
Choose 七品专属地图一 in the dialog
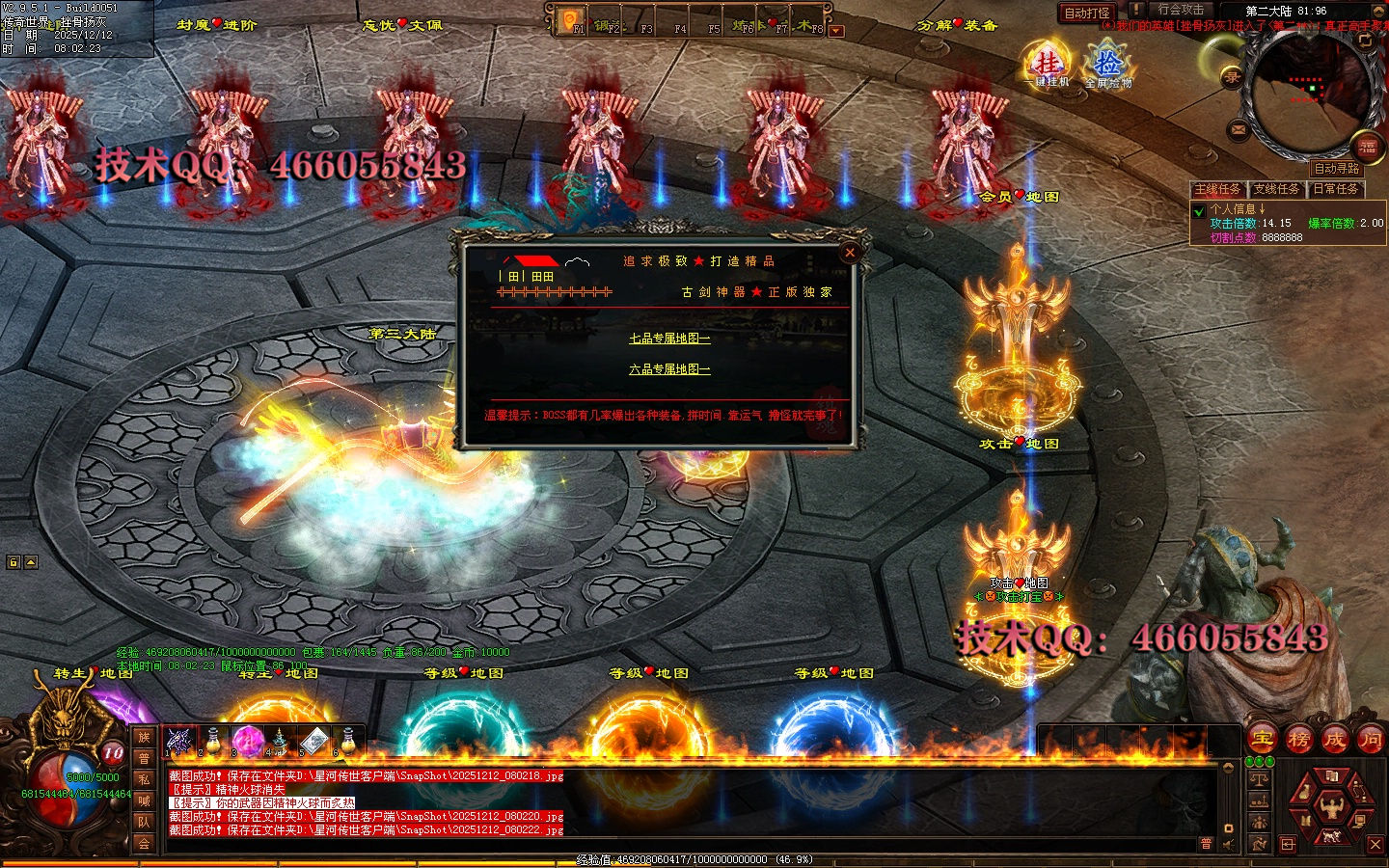(669, 339)
